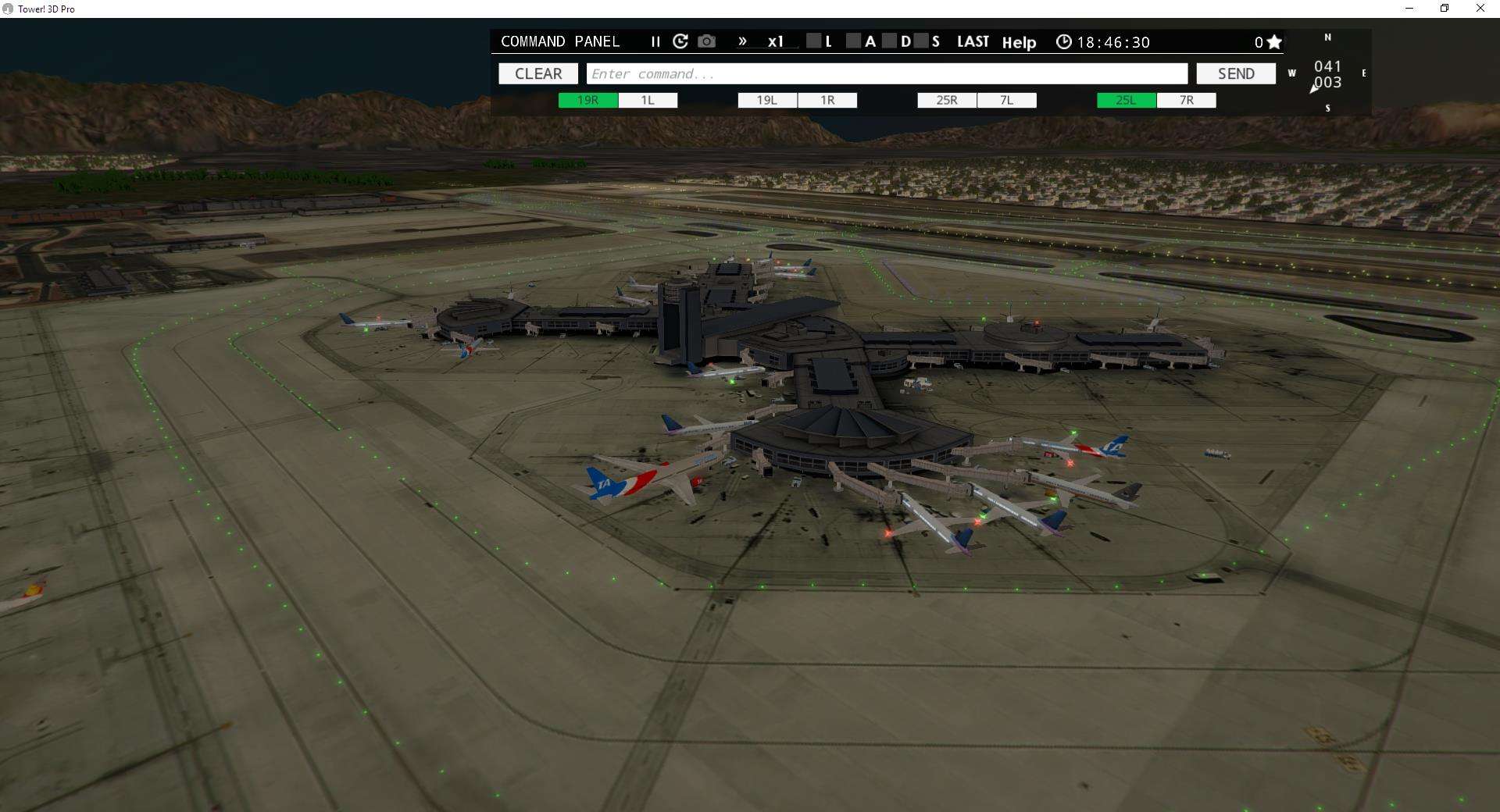This screenshot has width=1500, height=812.
Task: Open the Help menu
Action: (x=1019, y=43)
